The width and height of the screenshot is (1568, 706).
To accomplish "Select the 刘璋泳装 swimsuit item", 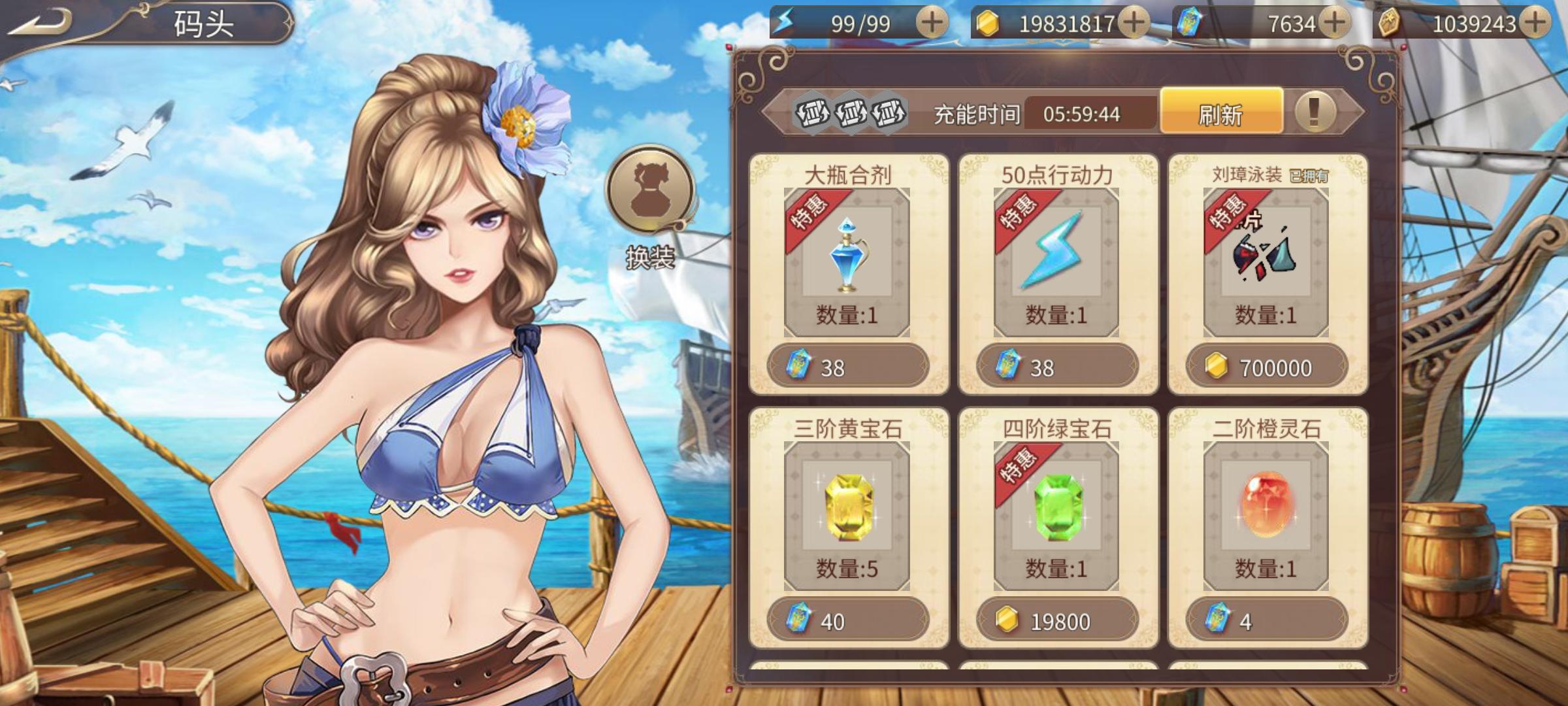I will click(1266, 261).
